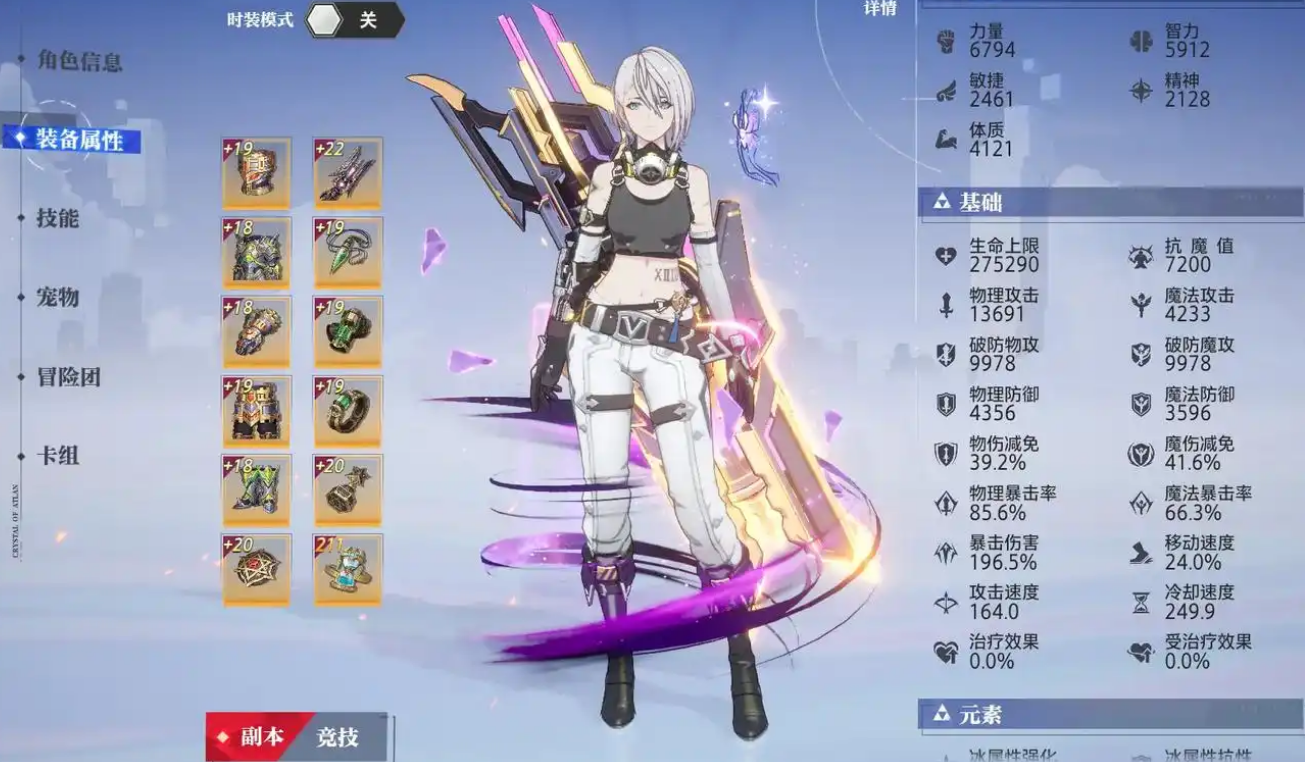The width and height of the screenshot is (1305, 762).
Task: Open the +19 chest armor item details
Action: tap(257, 170)
